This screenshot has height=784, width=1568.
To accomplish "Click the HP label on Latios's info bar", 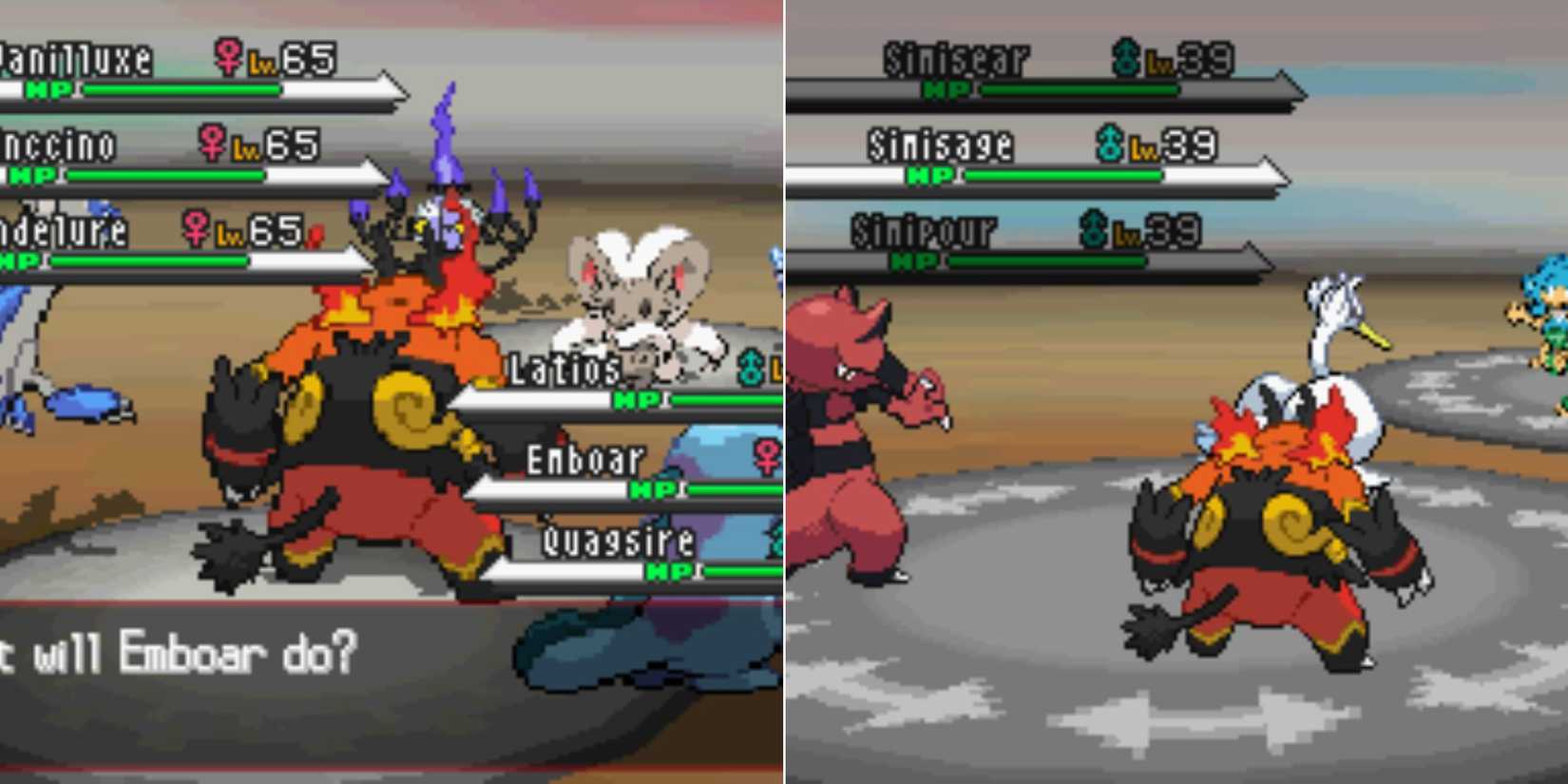I will point(635,397).
